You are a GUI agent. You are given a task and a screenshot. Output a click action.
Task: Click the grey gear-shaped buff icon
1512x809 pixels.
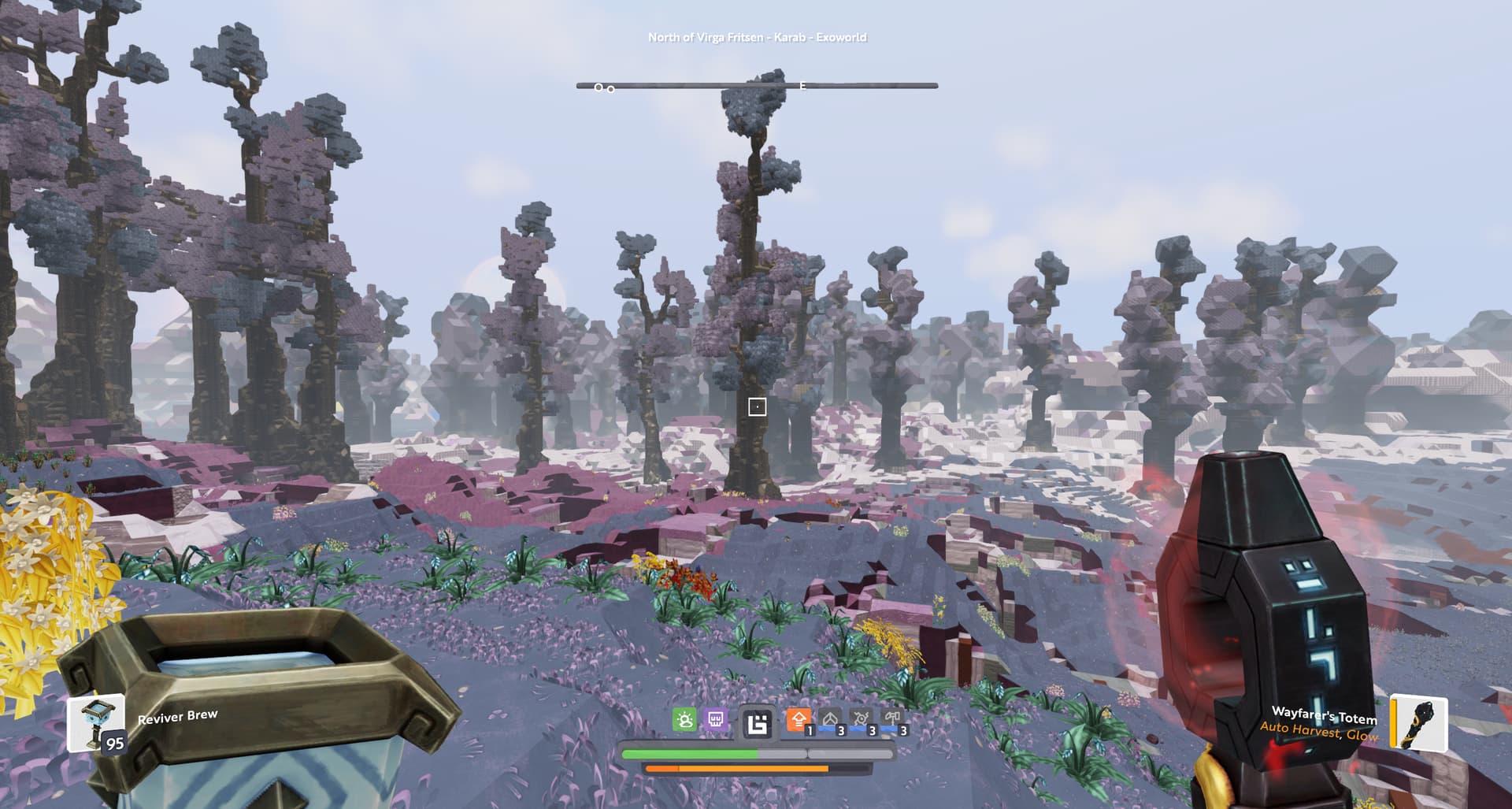862,719
